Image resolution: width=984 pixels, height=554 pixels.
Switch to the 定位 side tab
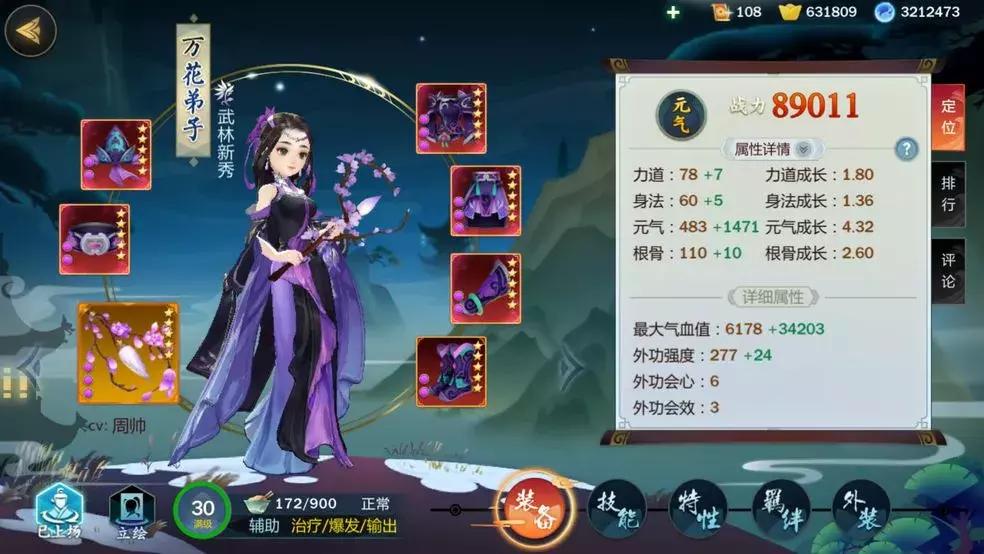coord(949,116)
